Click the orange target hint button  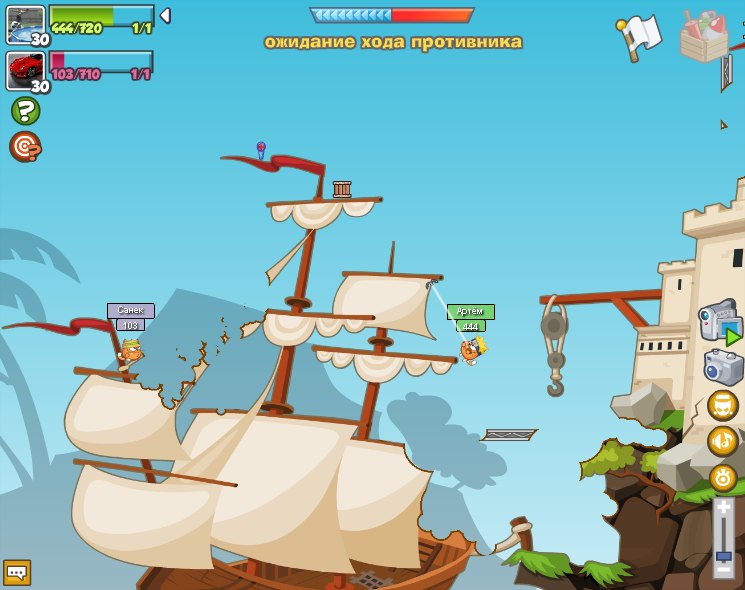point(25,147)
